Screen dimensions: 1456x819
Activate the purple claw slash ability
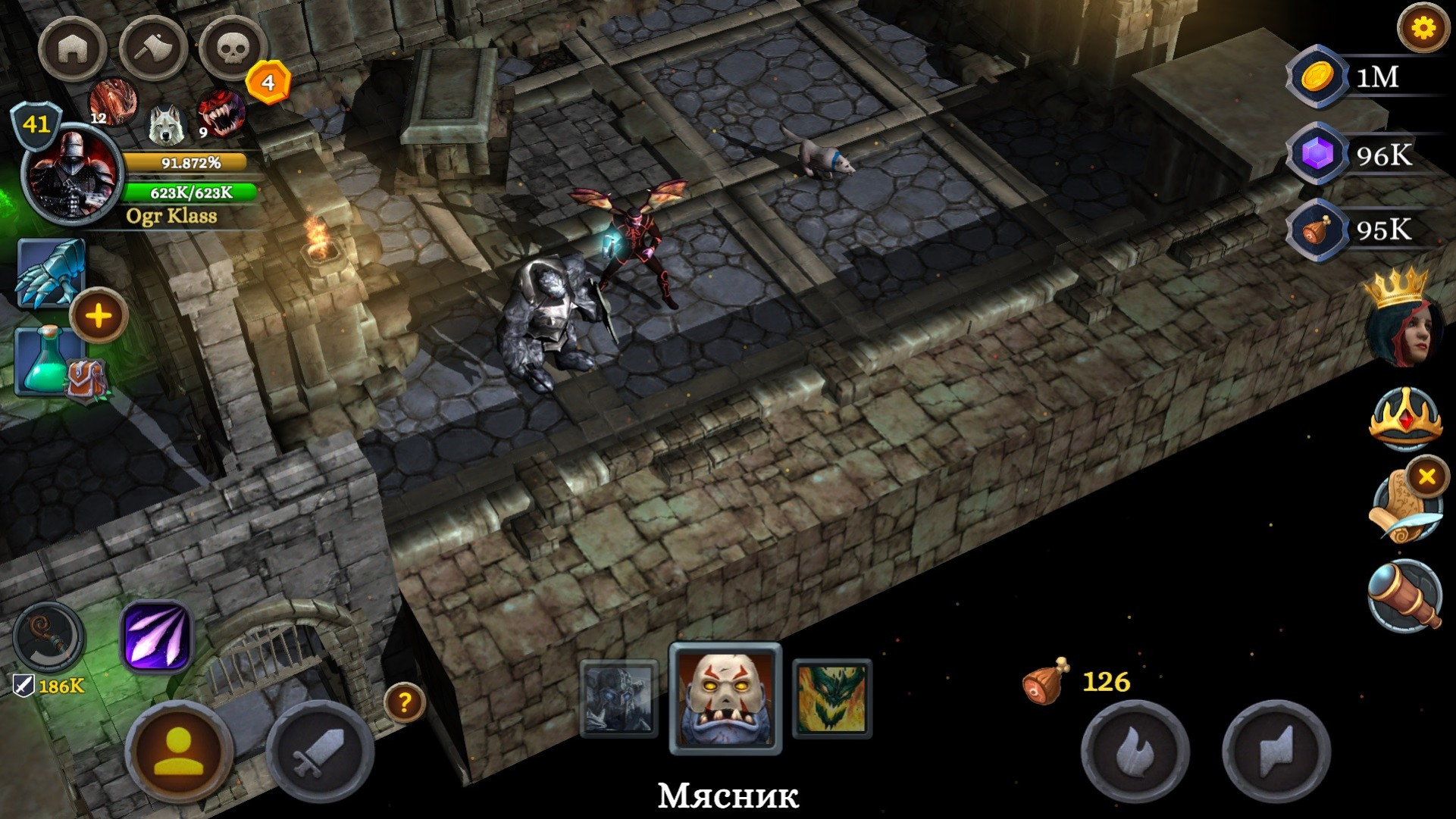pos(156,636)
